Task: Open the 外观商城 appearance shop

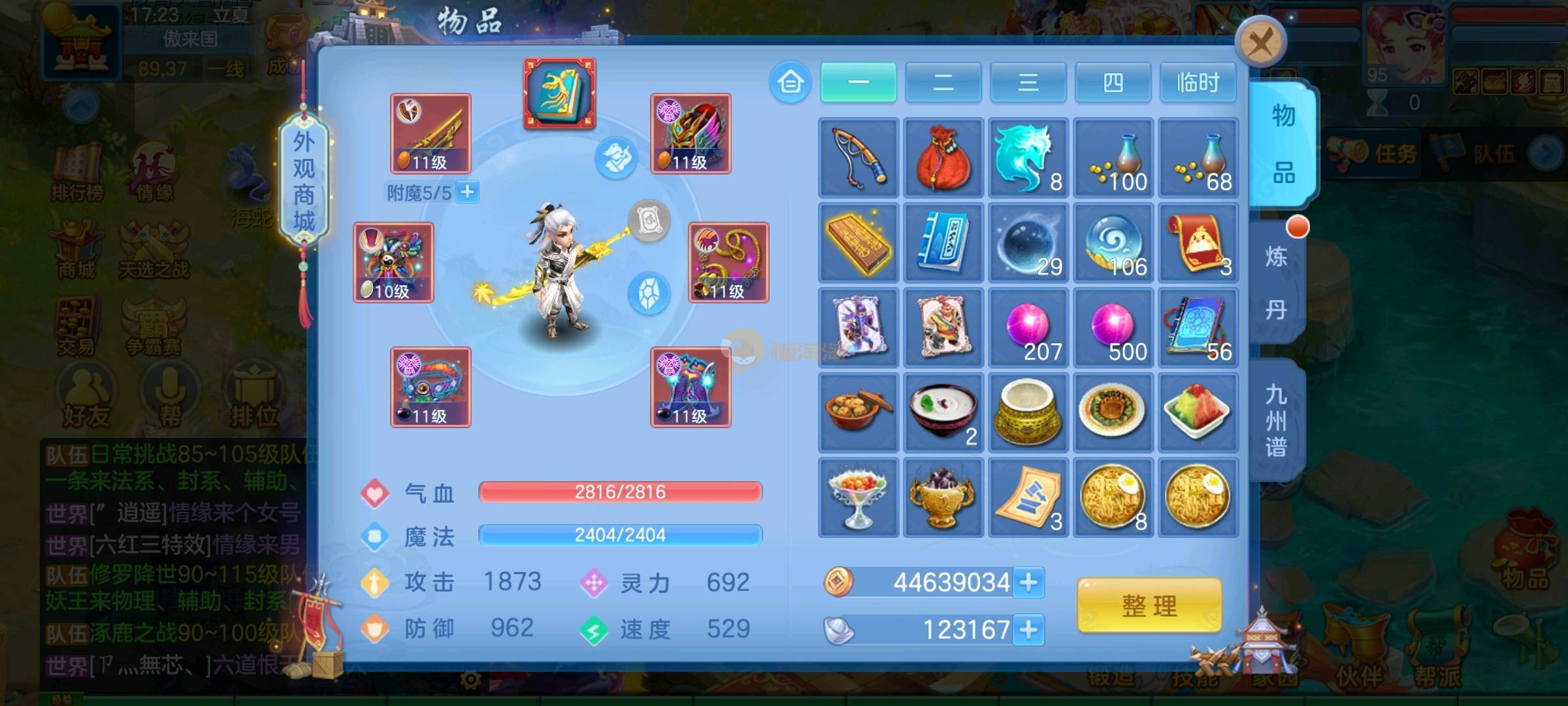Action: [x=304, y=180]
